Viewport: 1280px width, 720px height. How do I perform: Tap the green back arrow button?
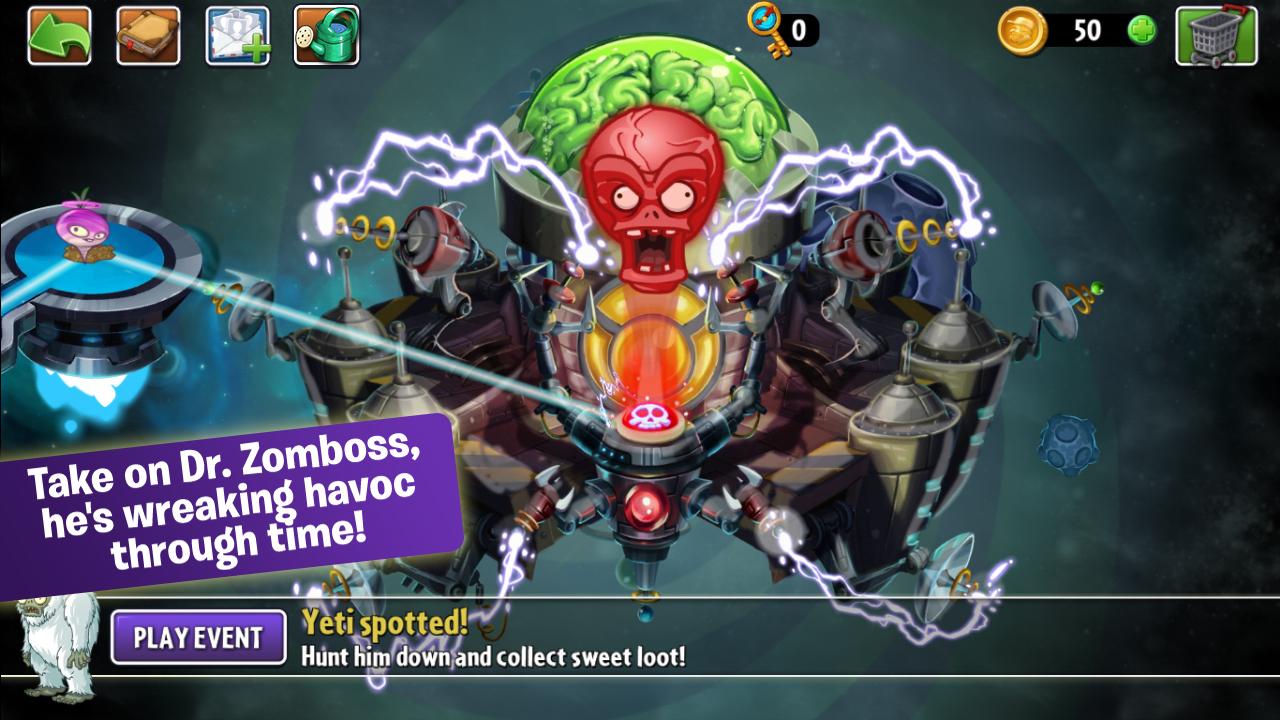59,36
